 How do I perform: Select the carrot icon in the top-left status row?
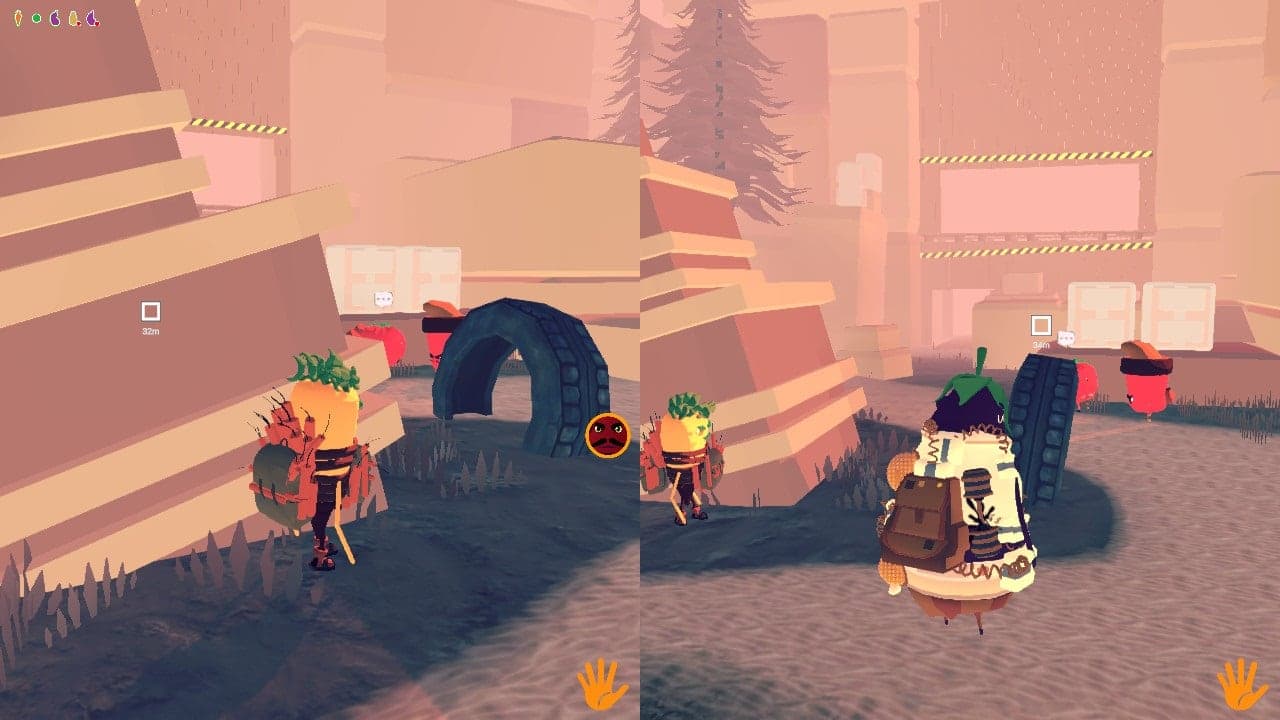coord(17,17)
